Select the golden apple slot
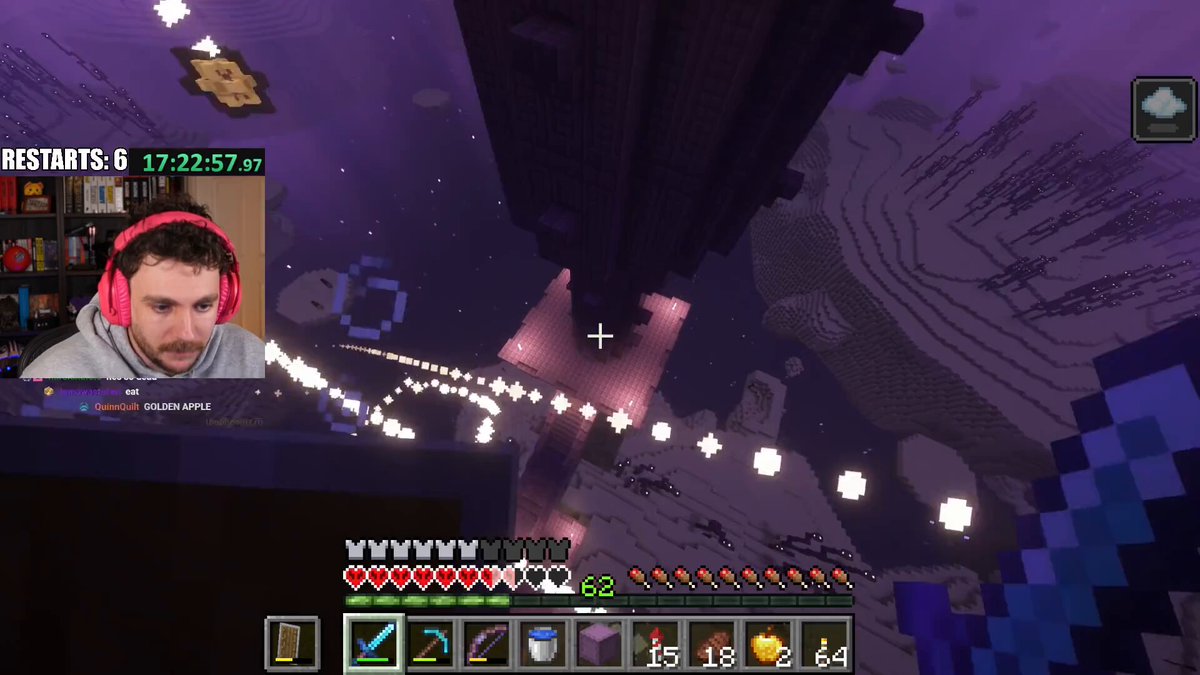Screen dimensions: 1200x675 click(x=768, y=643)
